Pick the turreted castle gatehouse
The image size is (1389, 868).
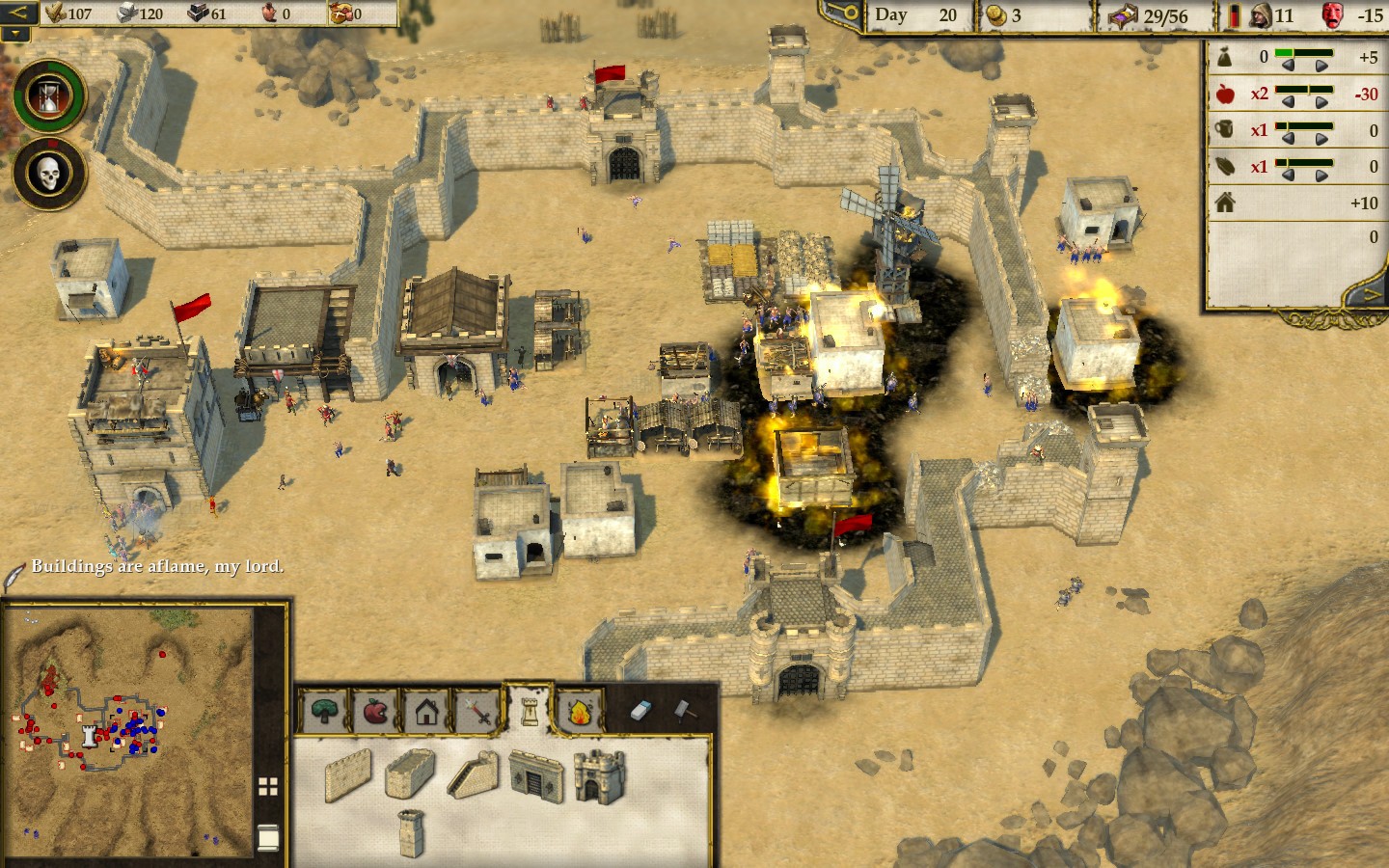(x=599, y=775)
